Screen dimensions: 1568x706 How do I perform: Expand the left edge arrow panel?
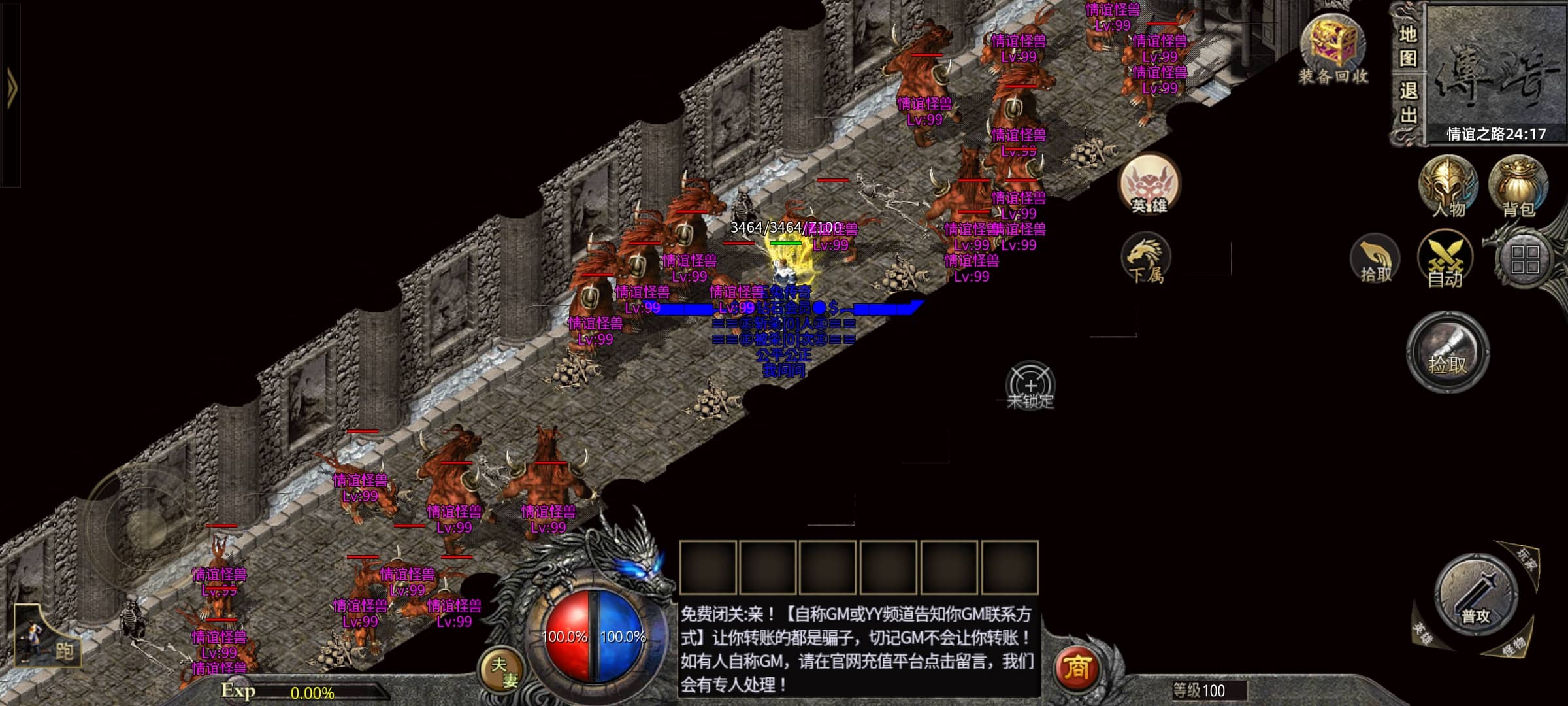click(12, 88)
